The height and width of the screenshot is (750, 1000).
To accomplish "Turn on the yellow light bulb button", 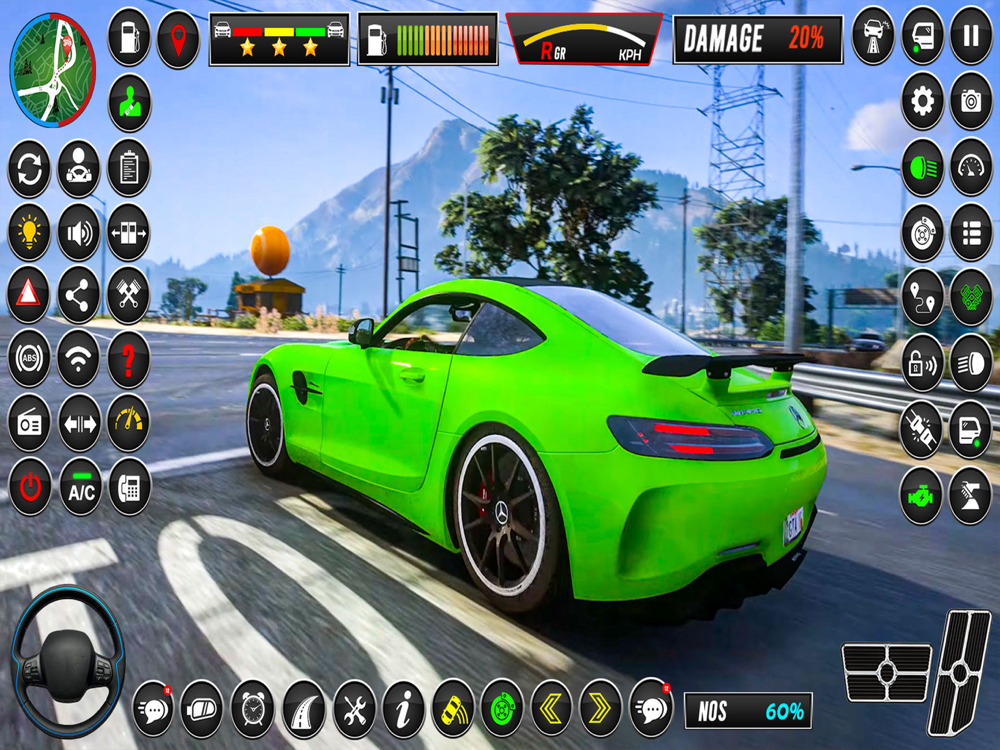I will tap(30, 232).
